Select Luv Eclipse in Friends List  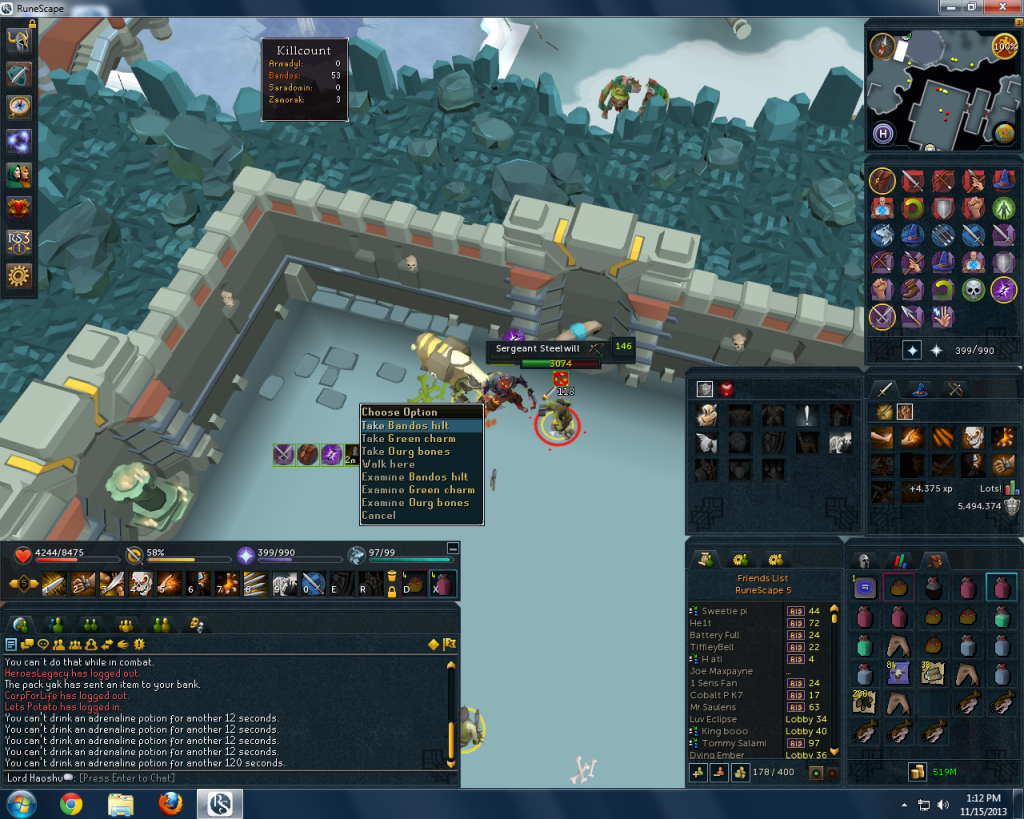(x=713, y=719)
